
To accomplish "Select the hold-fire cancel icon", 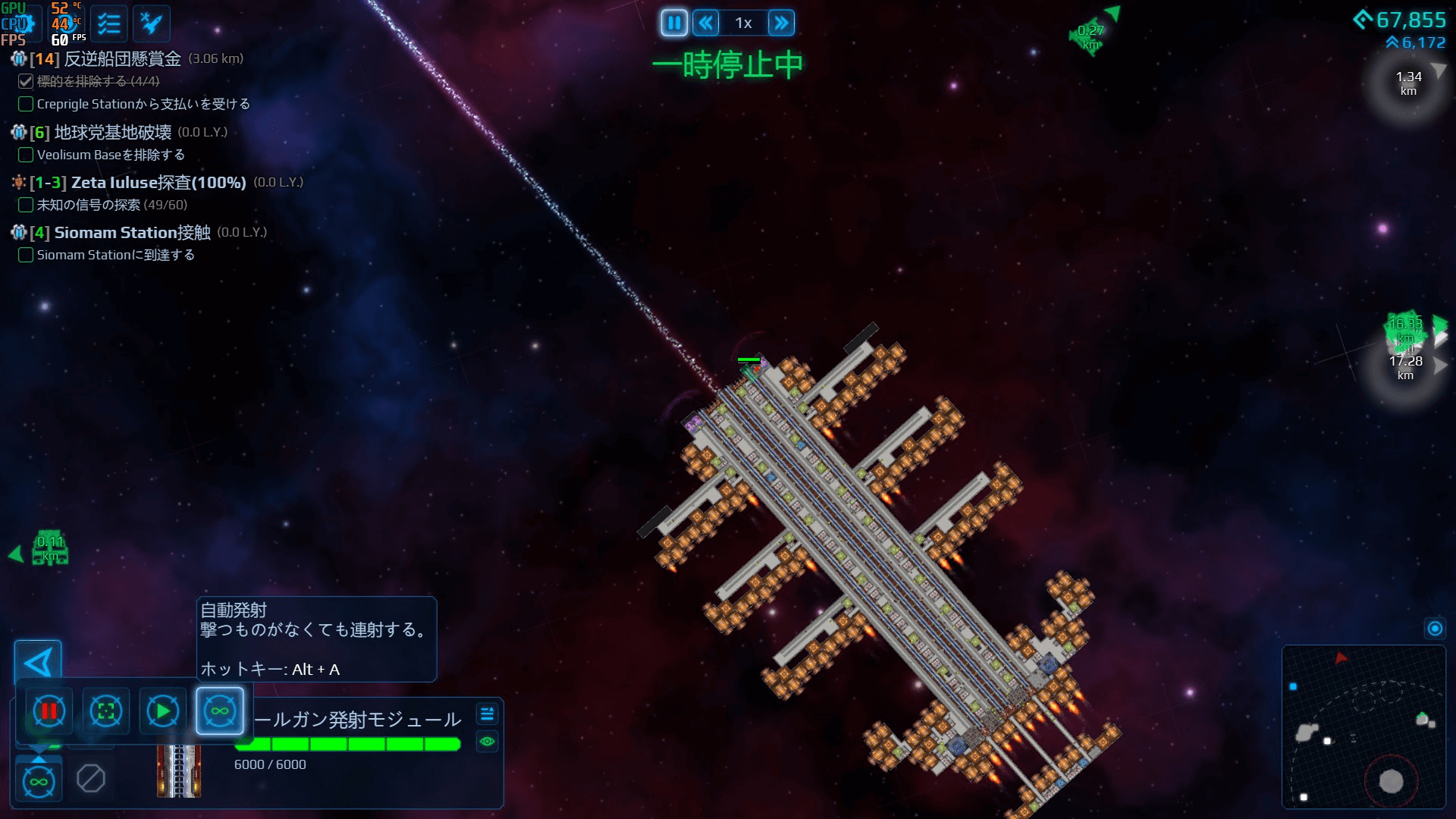I will (91, 777).
